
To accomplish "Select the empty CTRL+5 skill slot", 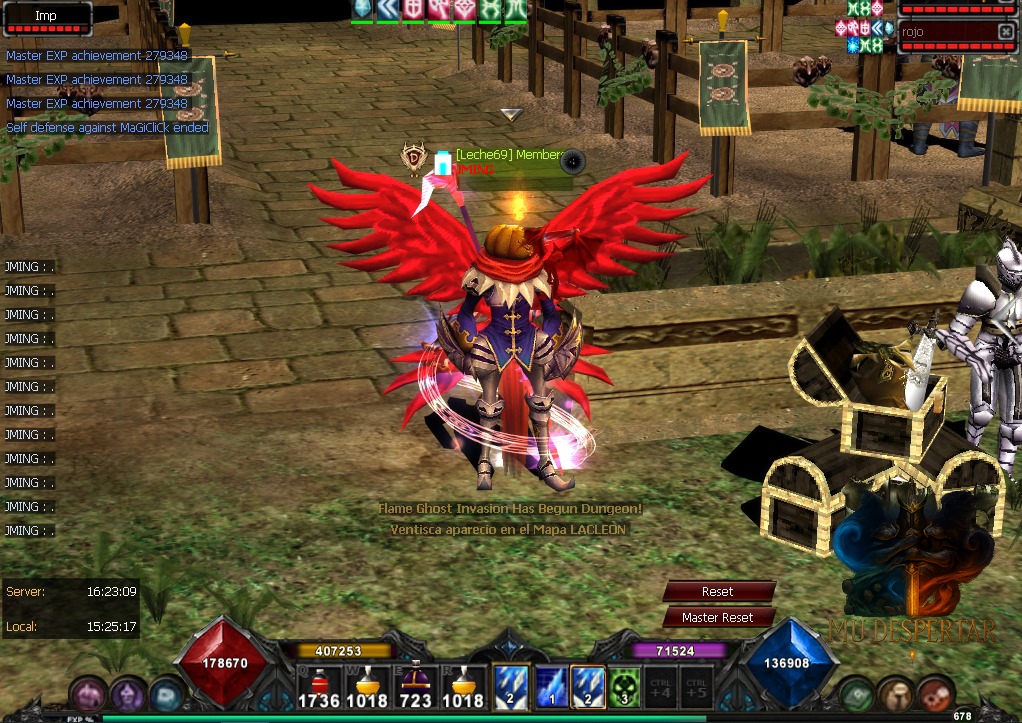I will (x=697, y=687).
